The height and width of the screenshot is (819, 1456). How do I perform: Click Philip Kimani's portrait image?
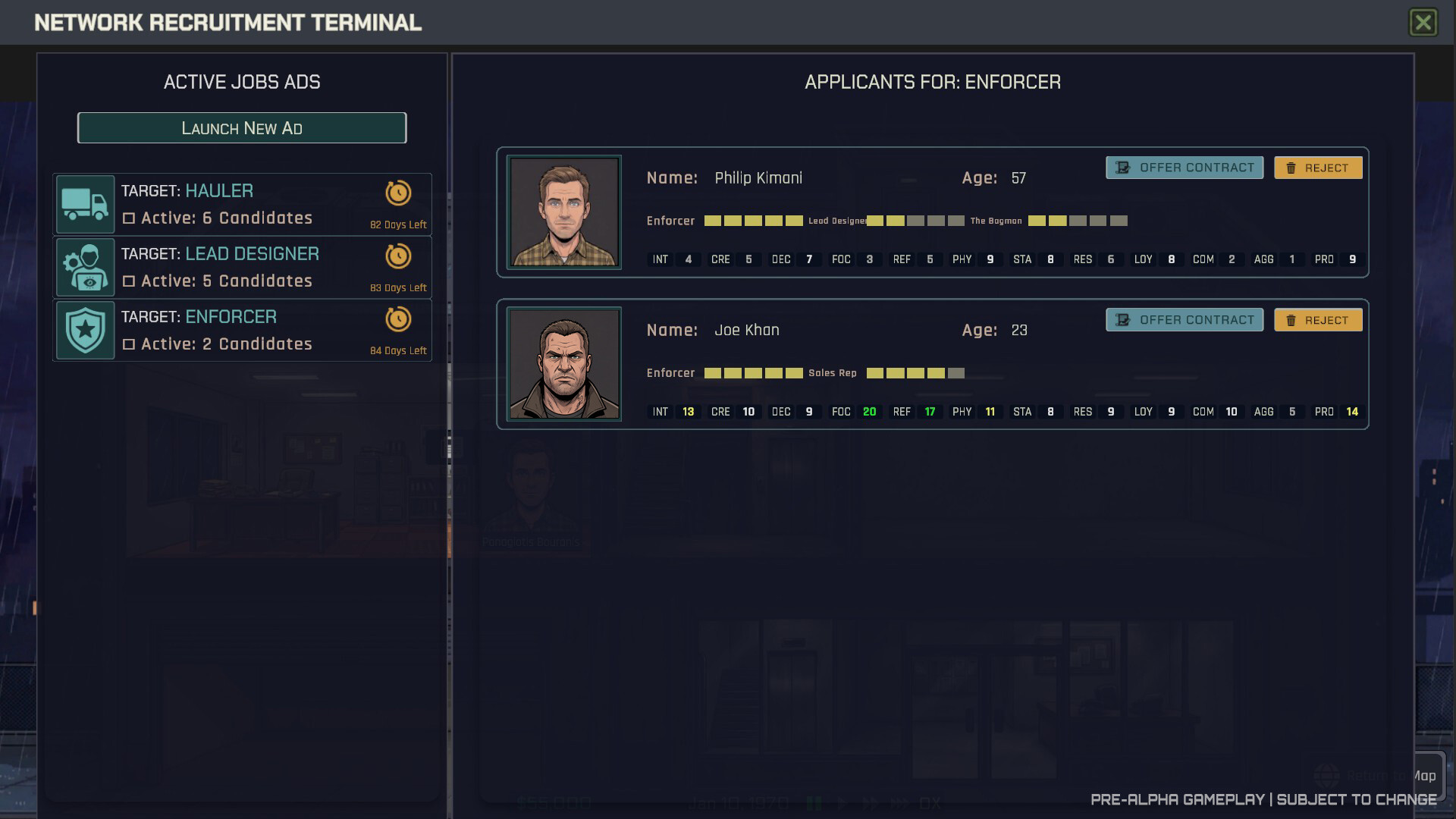click(x=563, y=212)
